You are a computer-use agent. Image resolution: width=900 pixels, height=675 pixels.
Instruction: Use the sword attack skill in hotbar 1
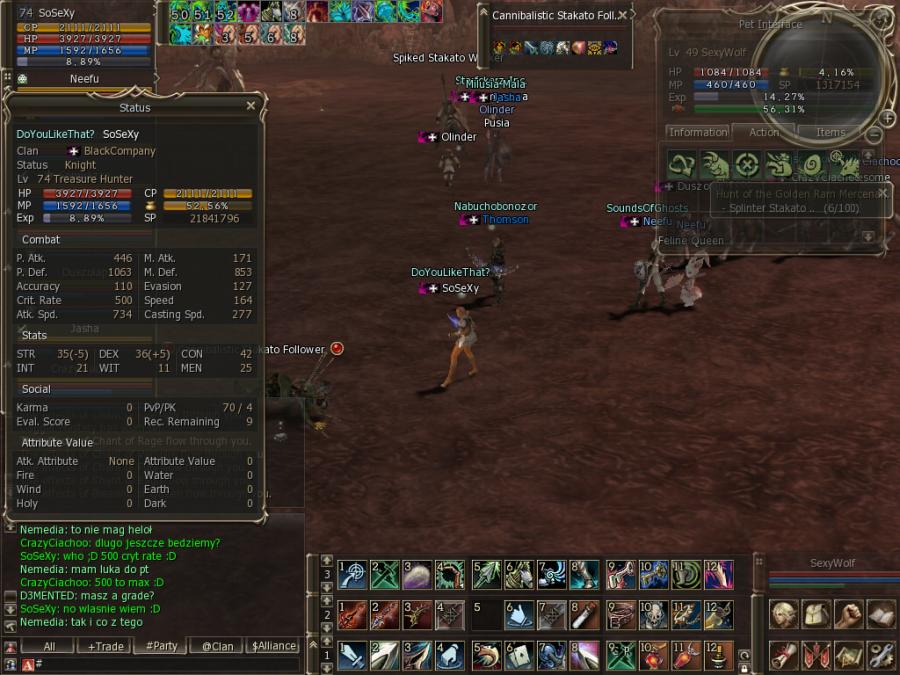click(351, 655)
